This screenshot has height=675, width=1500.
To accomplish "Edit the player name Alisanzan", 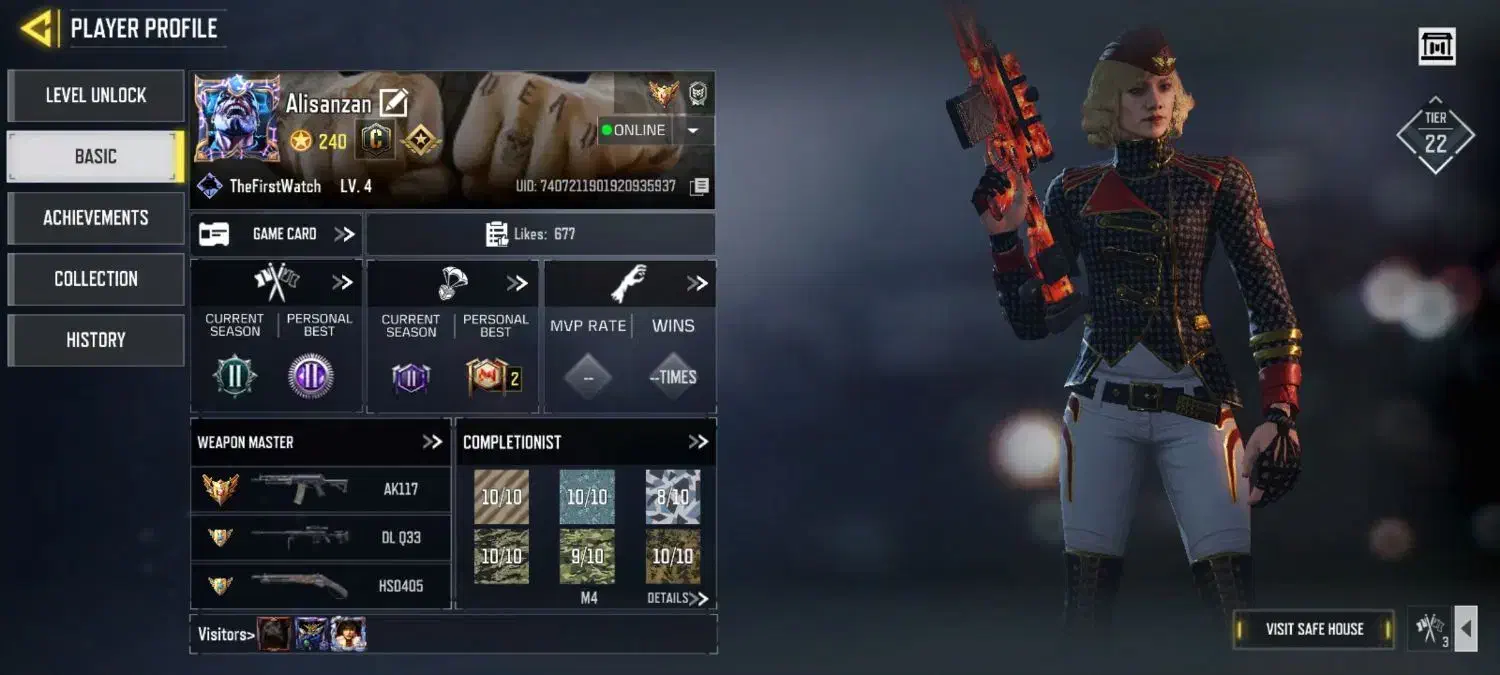I will (x=393, y=103).
